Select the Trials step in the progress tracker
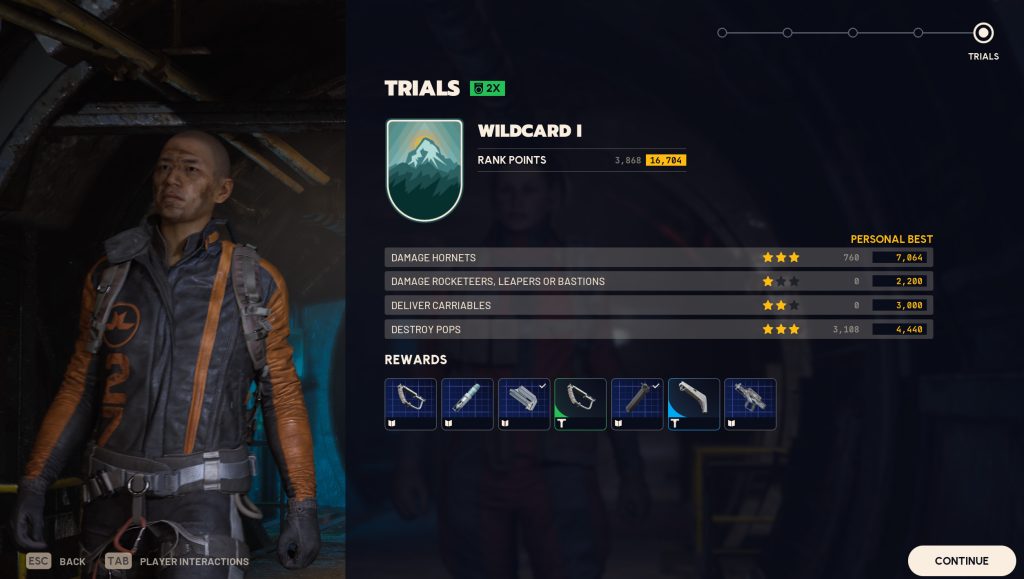Screen dimensions: 1024x579 tap(983, 33)
